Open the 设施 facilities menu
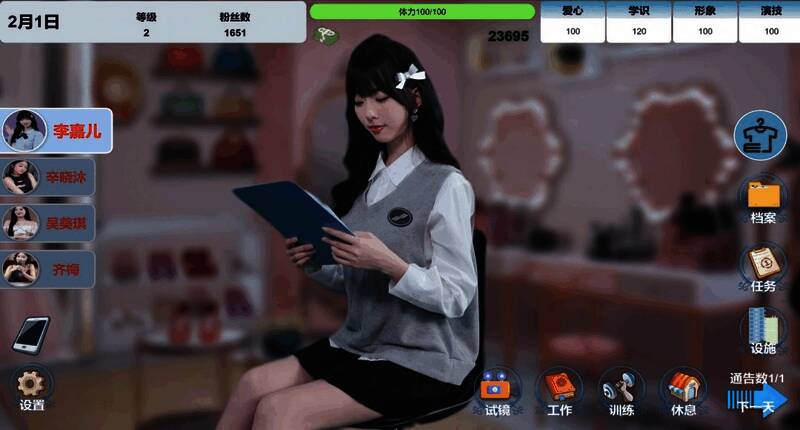This screenshot has width=800, height=430. tap(762, 330)
